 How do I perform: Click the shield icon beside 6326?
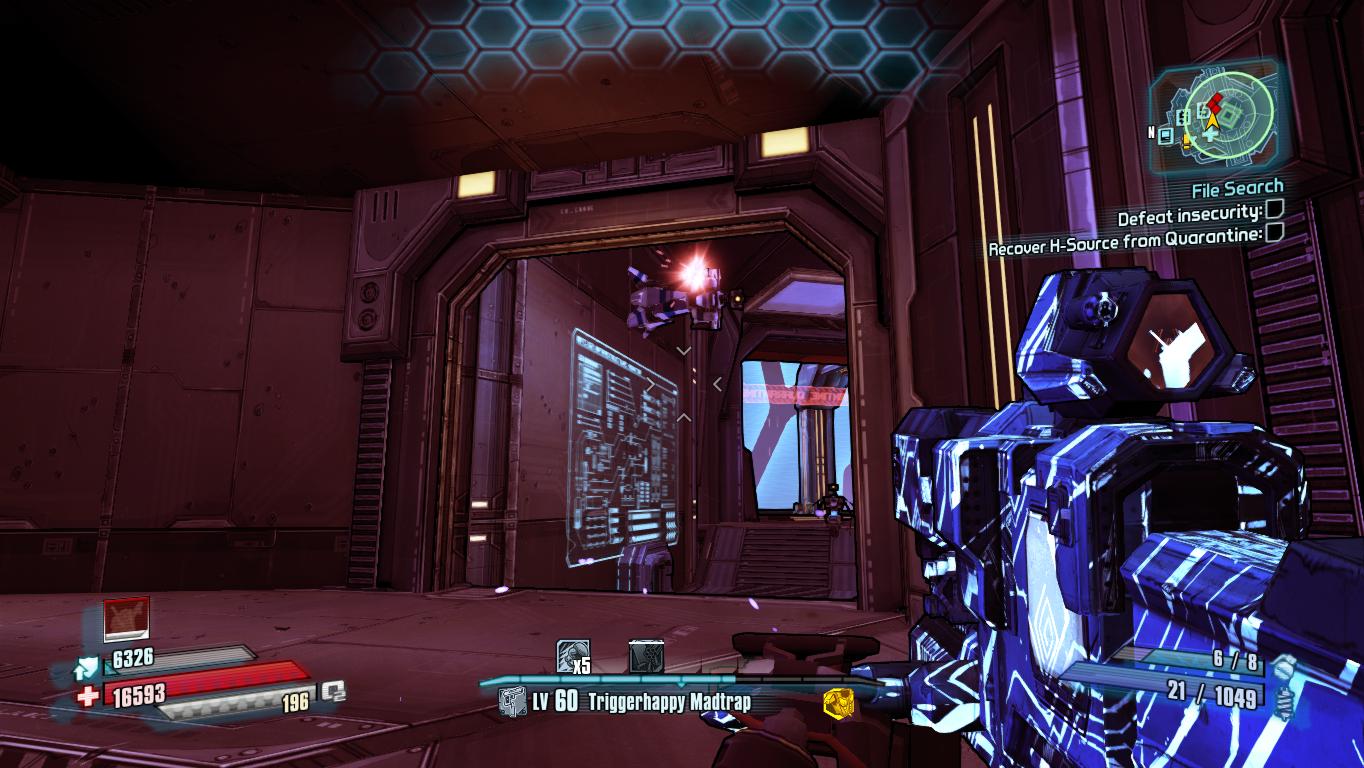[x=87, y=667]
